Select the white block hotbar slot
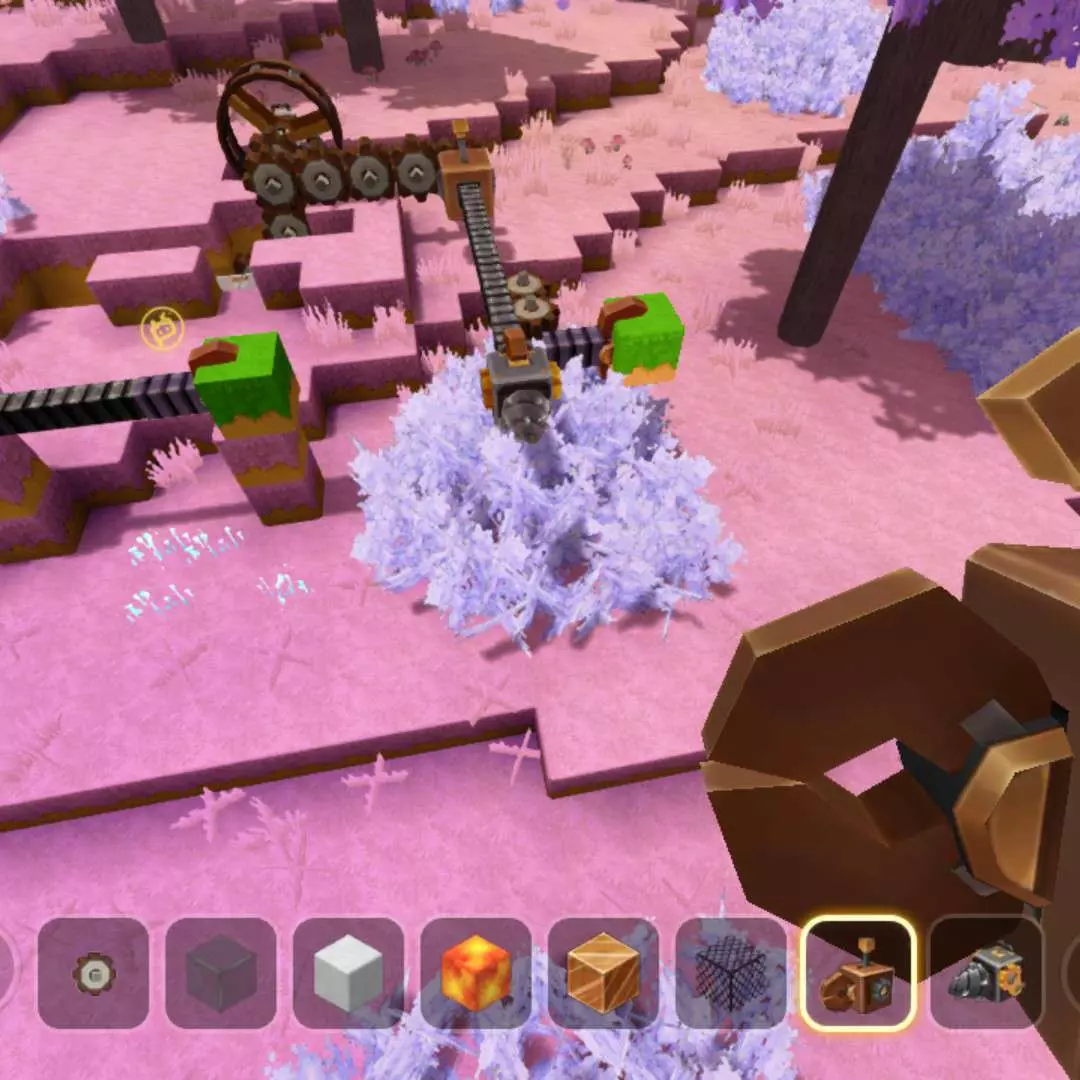 pyautogui.click(x=348, y=973)
